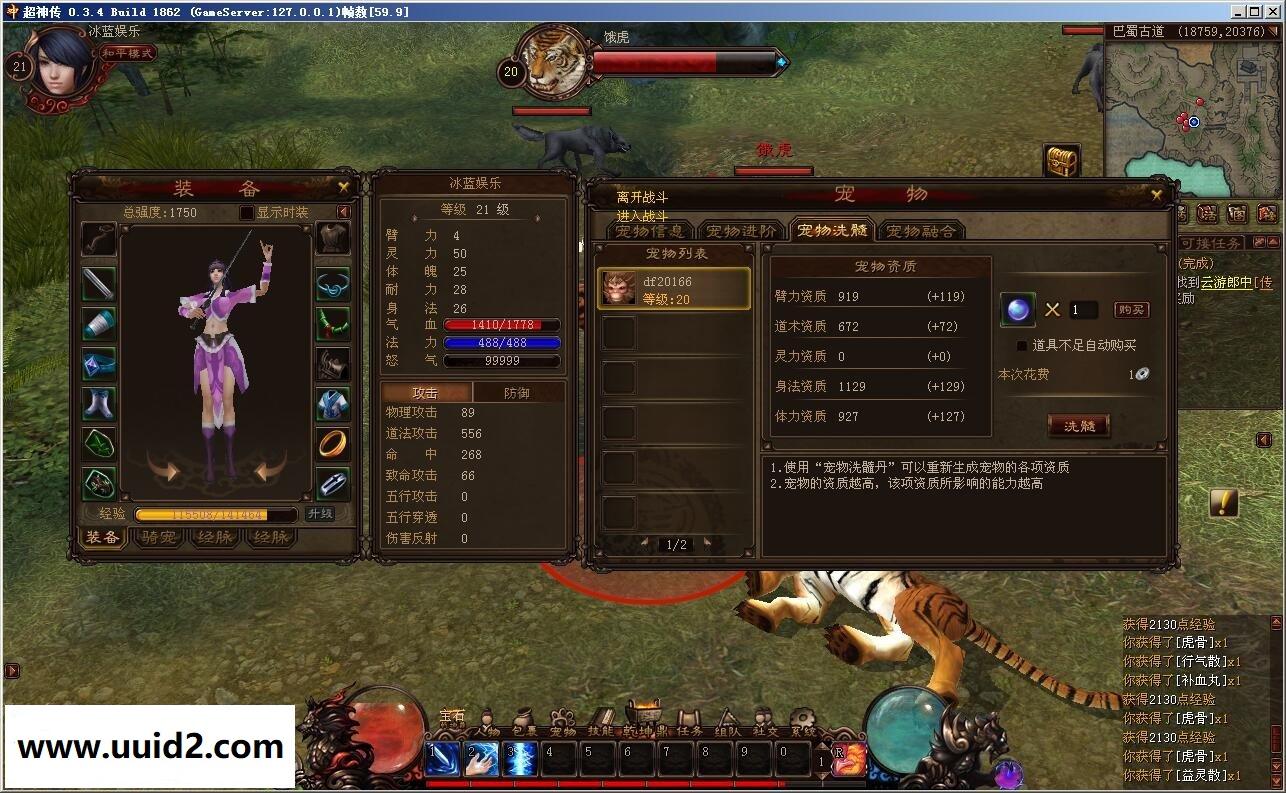Toggle the 显示时装 checkbox in equipment window

tap(245, 211)
